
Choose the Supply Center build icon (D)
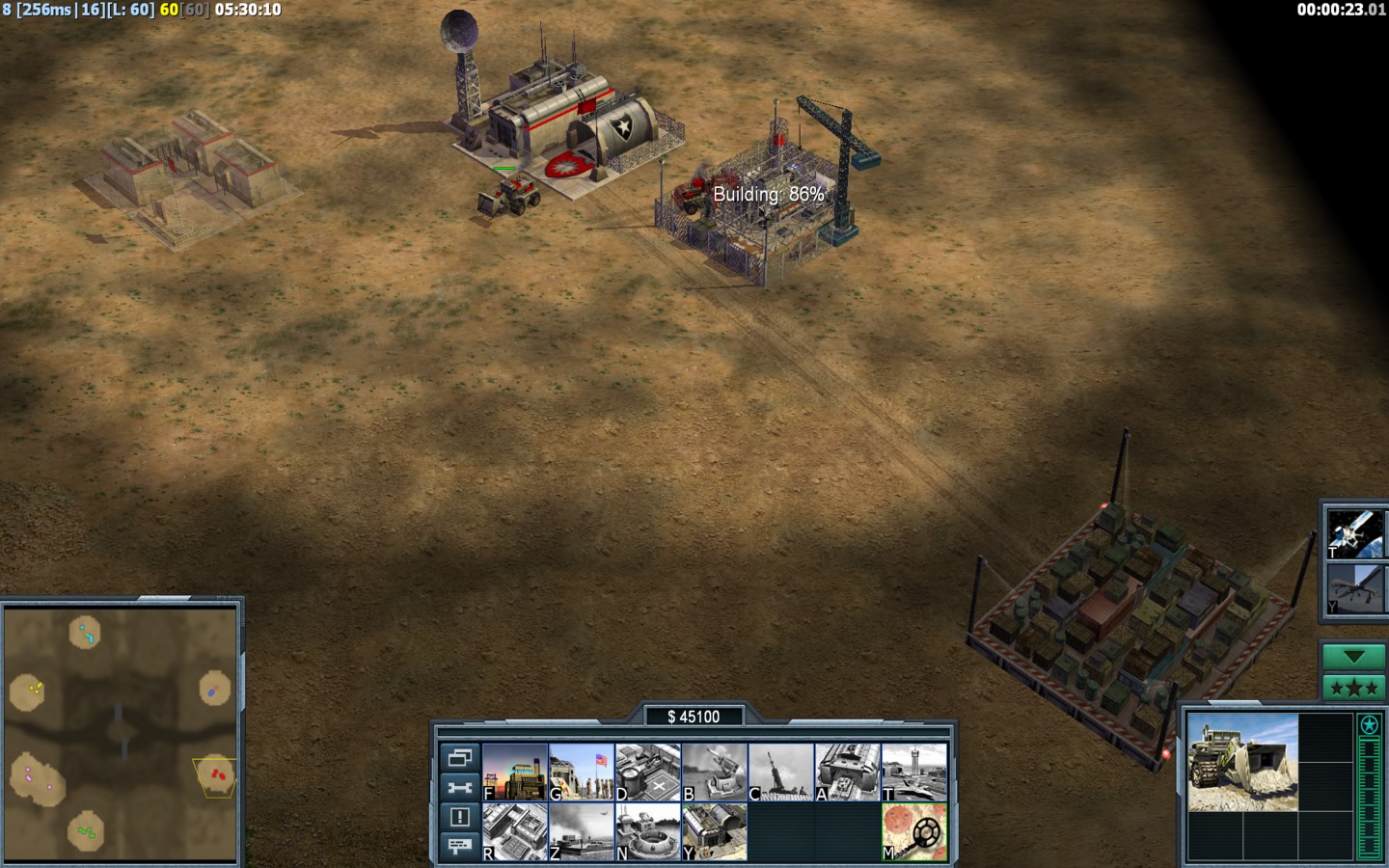pos(648,772)
